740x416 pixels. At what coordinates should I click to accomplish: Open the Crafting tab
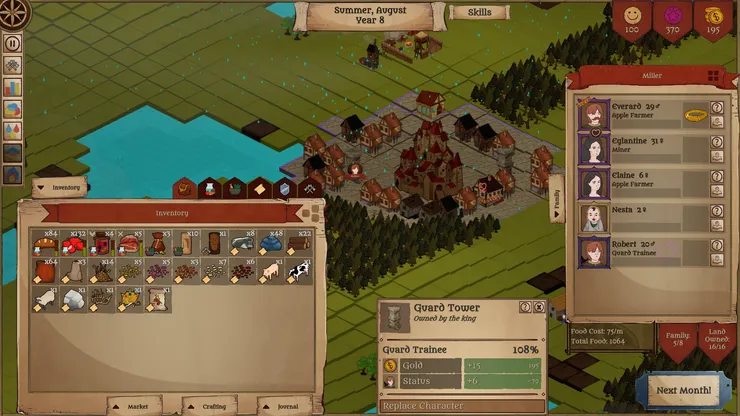click(212, 405)
